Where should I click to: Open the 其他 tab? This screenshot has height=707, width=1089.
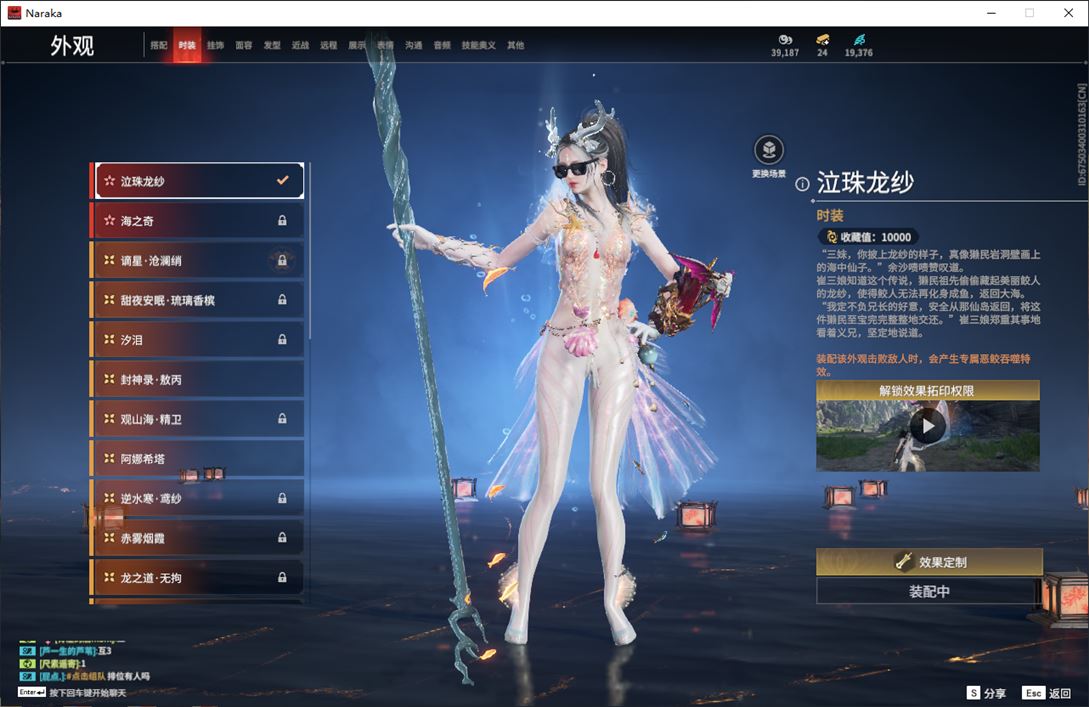pyautogui.click(x=515, y=45)
